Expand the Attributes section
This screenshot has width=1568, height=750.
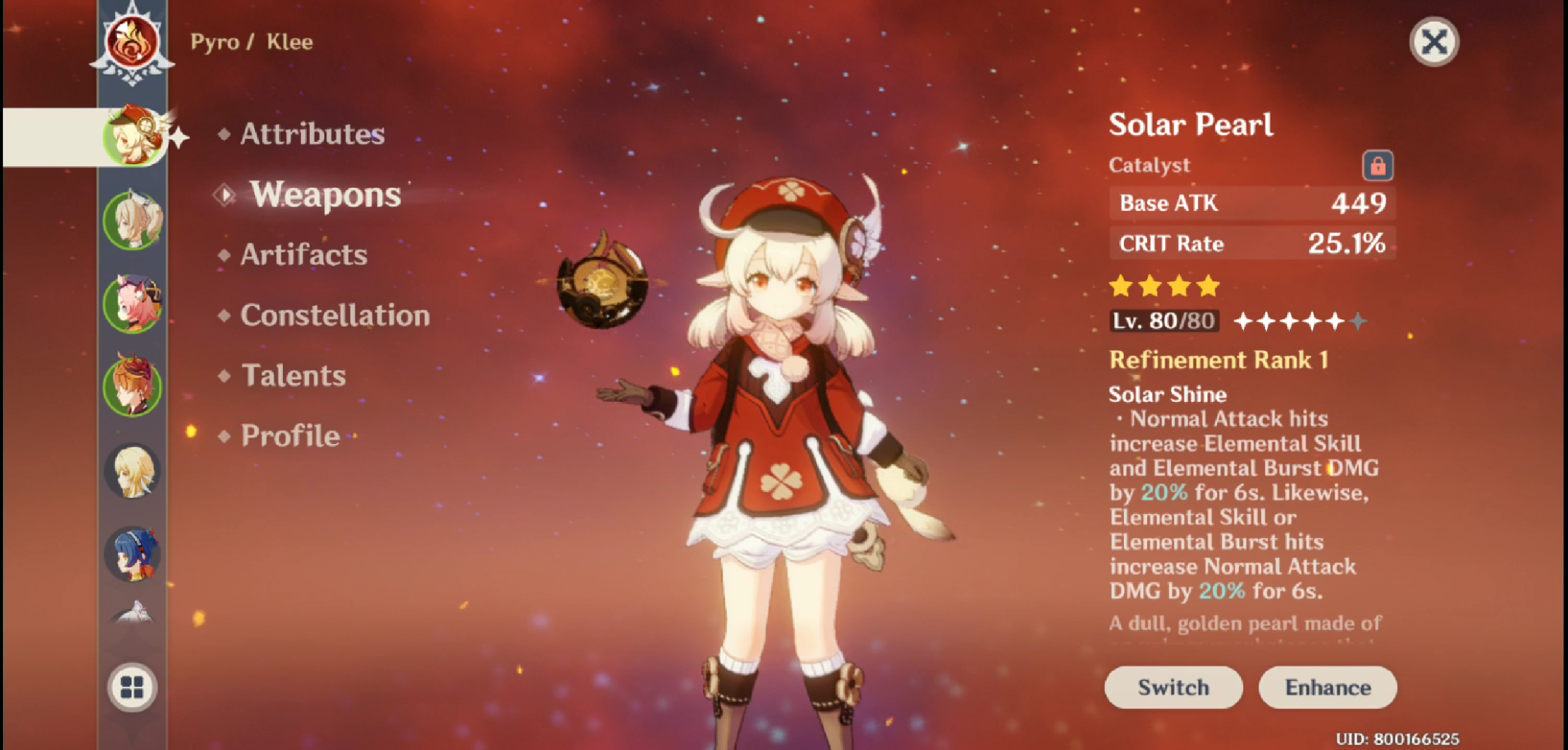click(x=311, y=134)
